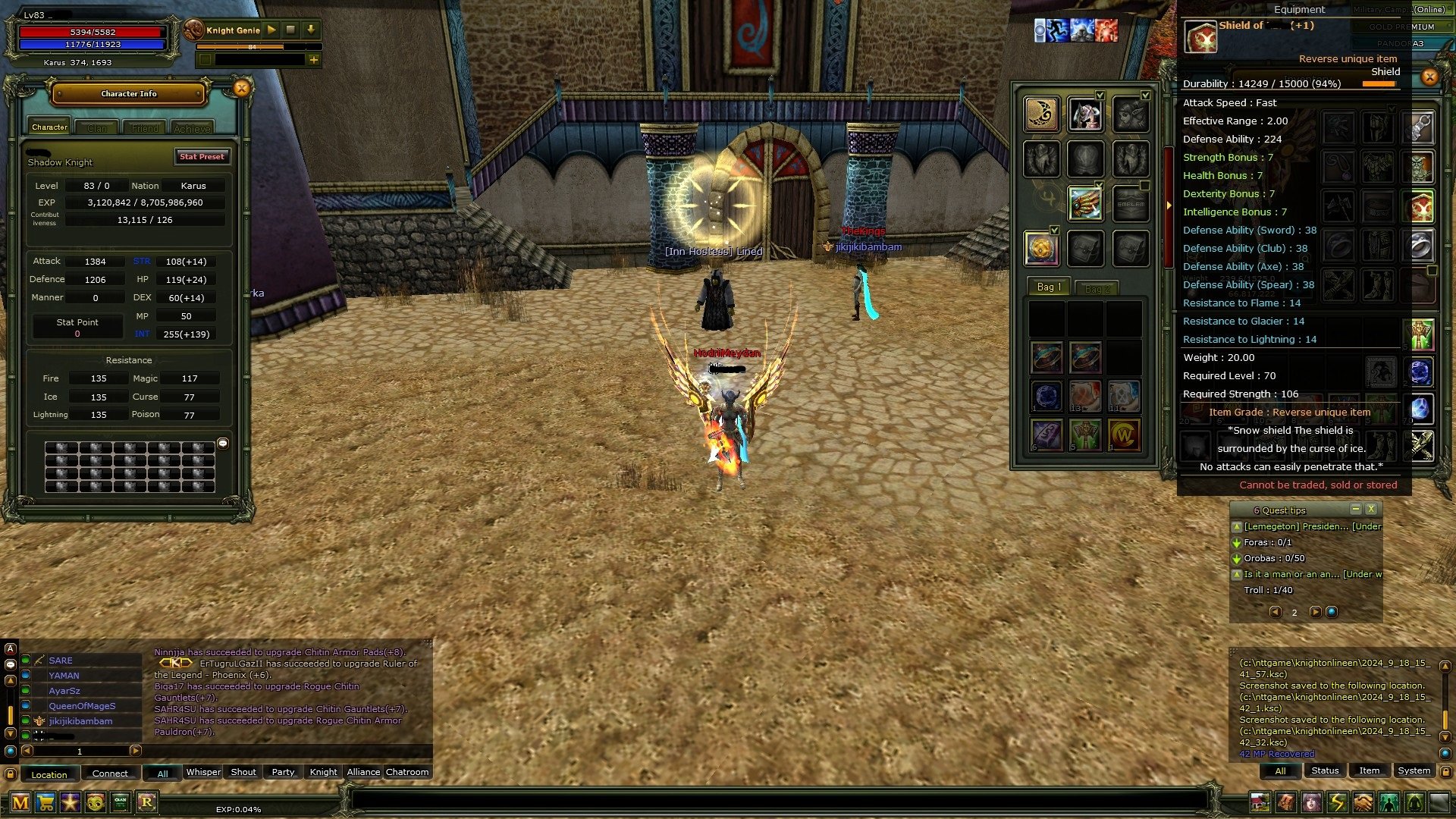
Task: Click the handshake trade icon bottom right
Action: [x=1361, y=802]
